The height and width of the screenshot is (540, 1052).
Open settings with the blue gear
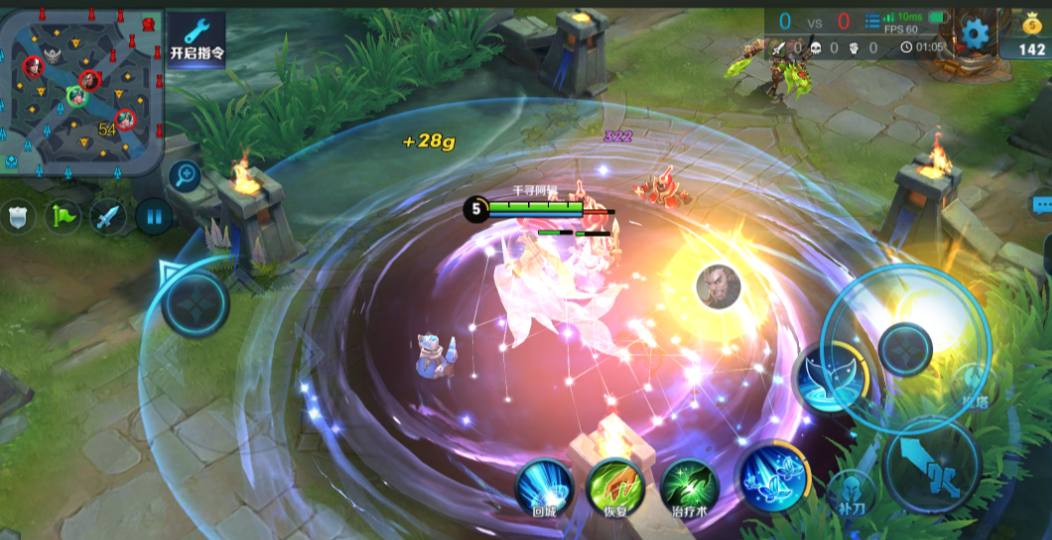(974, 33)
